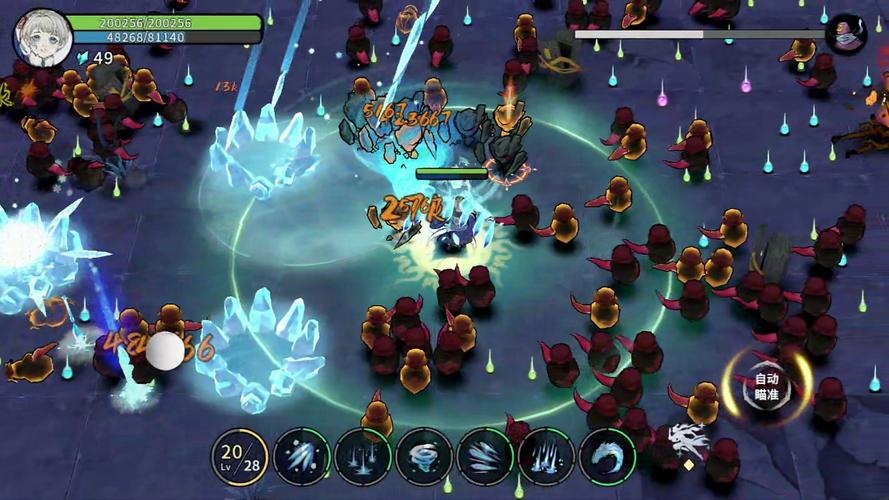Select the boss portrait beside the boss bar
The height and width of the screenshot is (500, 889).
pos(846,34)
